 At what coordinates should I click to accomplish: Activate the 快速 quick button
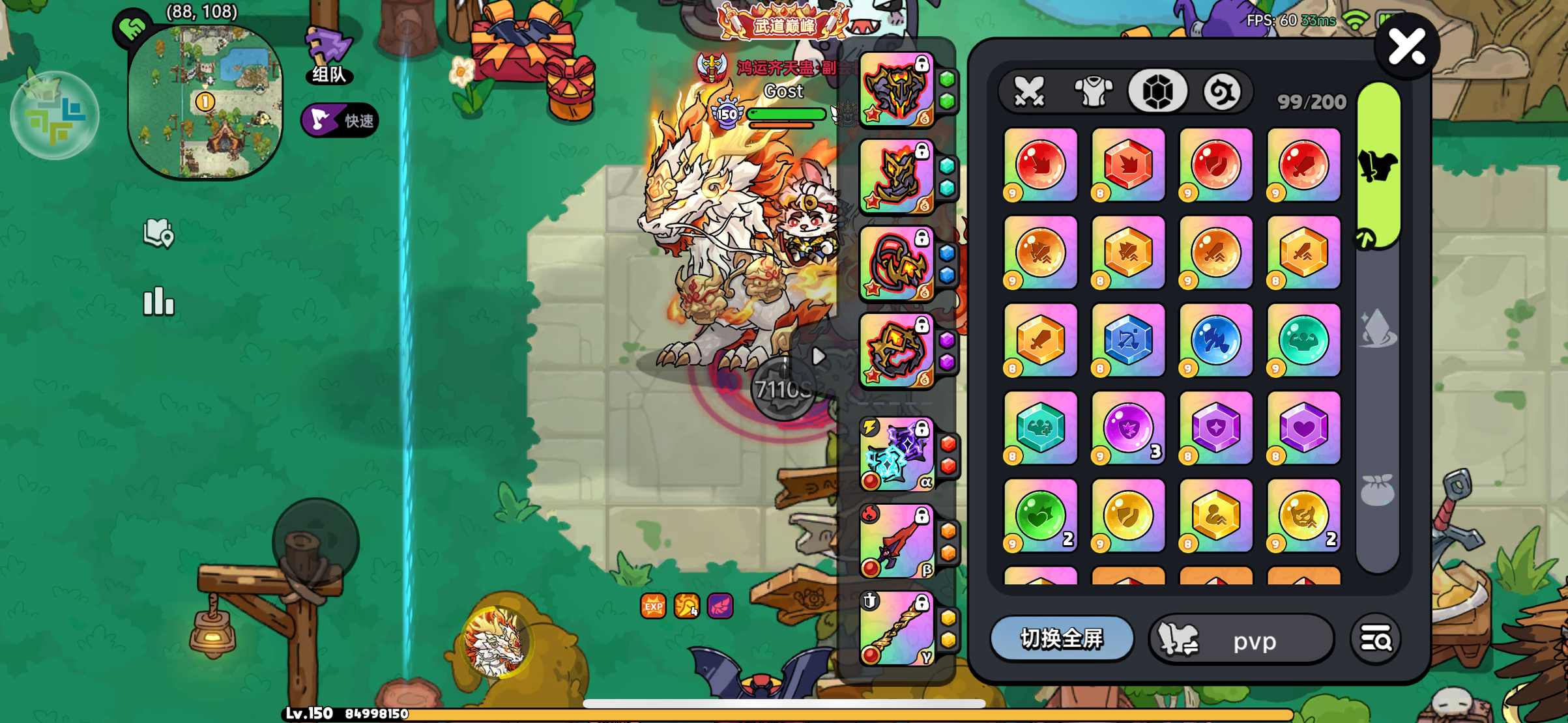340,120
